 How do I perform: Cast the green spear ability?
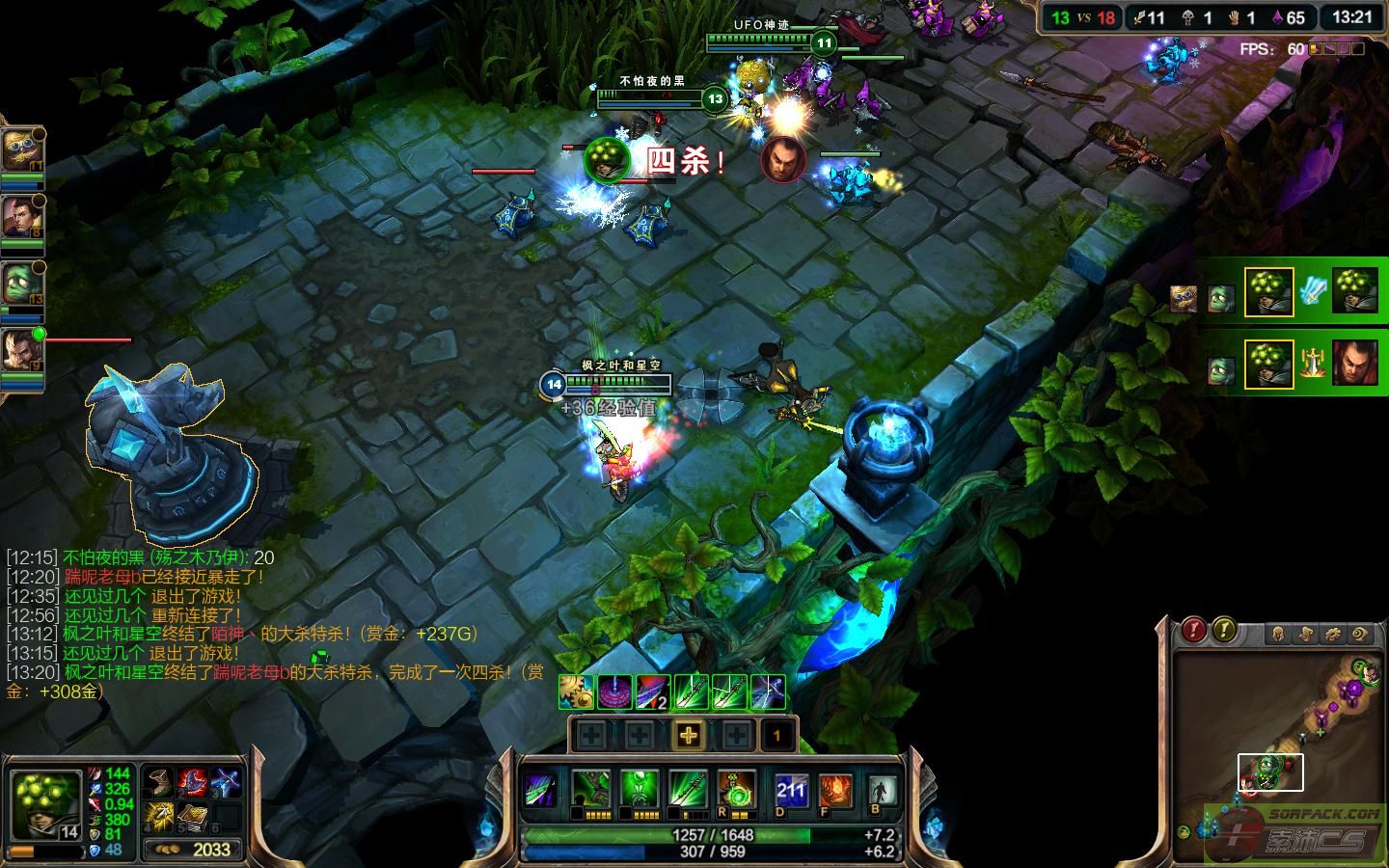(x=687, y=791)
